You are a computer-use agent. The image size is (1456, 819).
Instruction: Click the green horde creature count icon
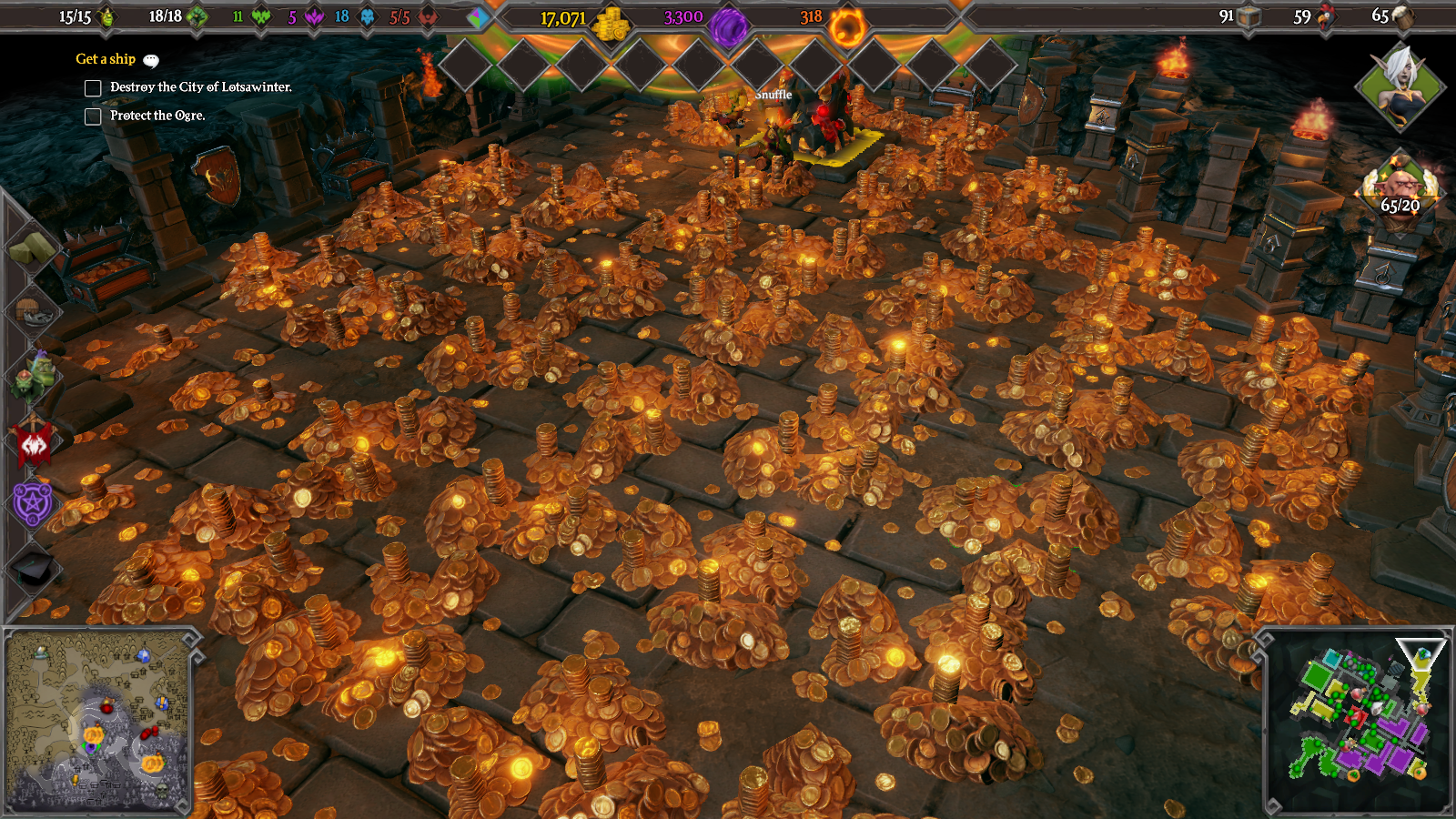[x=262, y=16]
